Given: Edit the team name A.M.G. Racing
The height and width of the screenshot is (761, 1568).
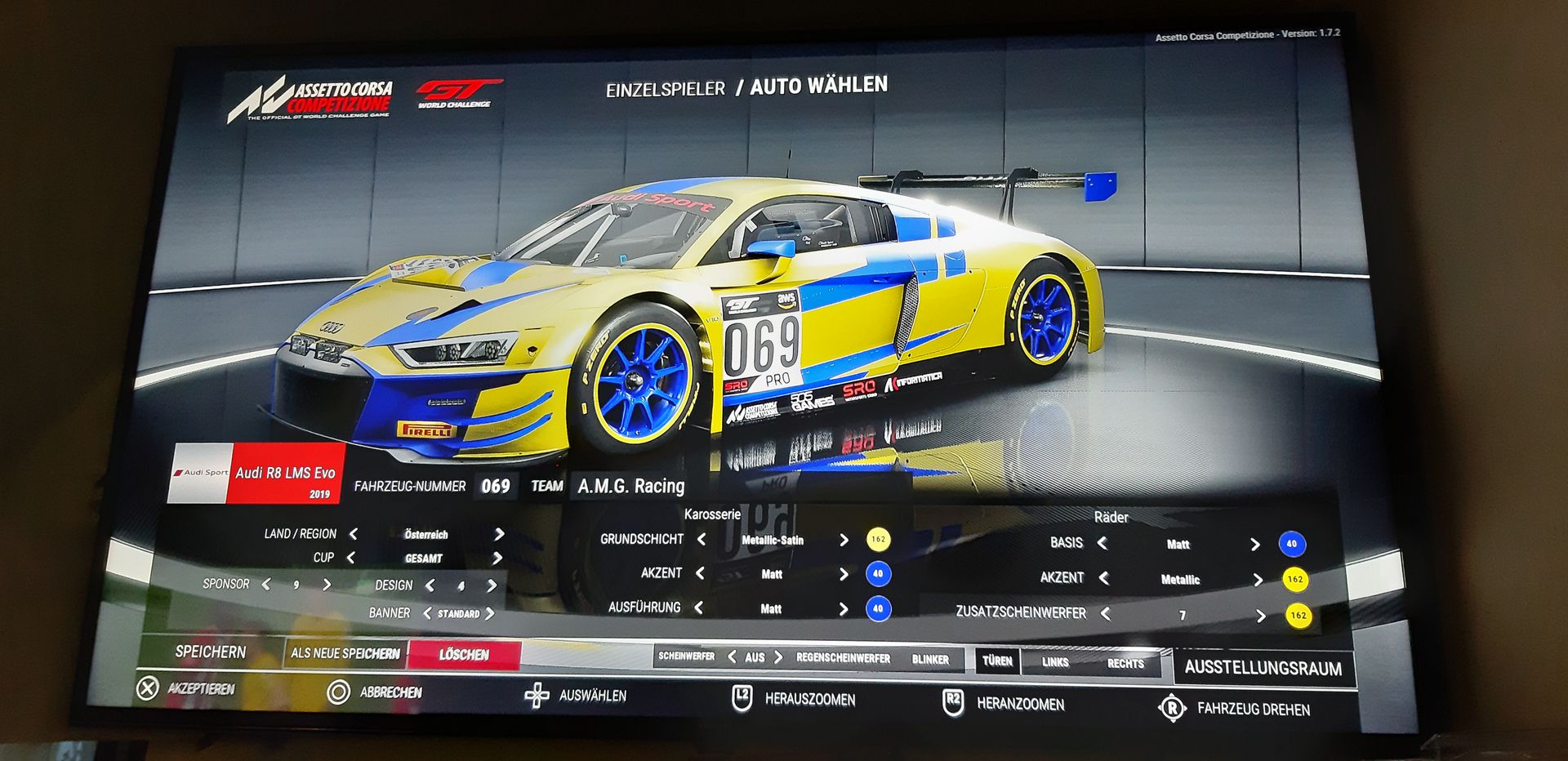Looking at the screenshot, I should point(630,487).
